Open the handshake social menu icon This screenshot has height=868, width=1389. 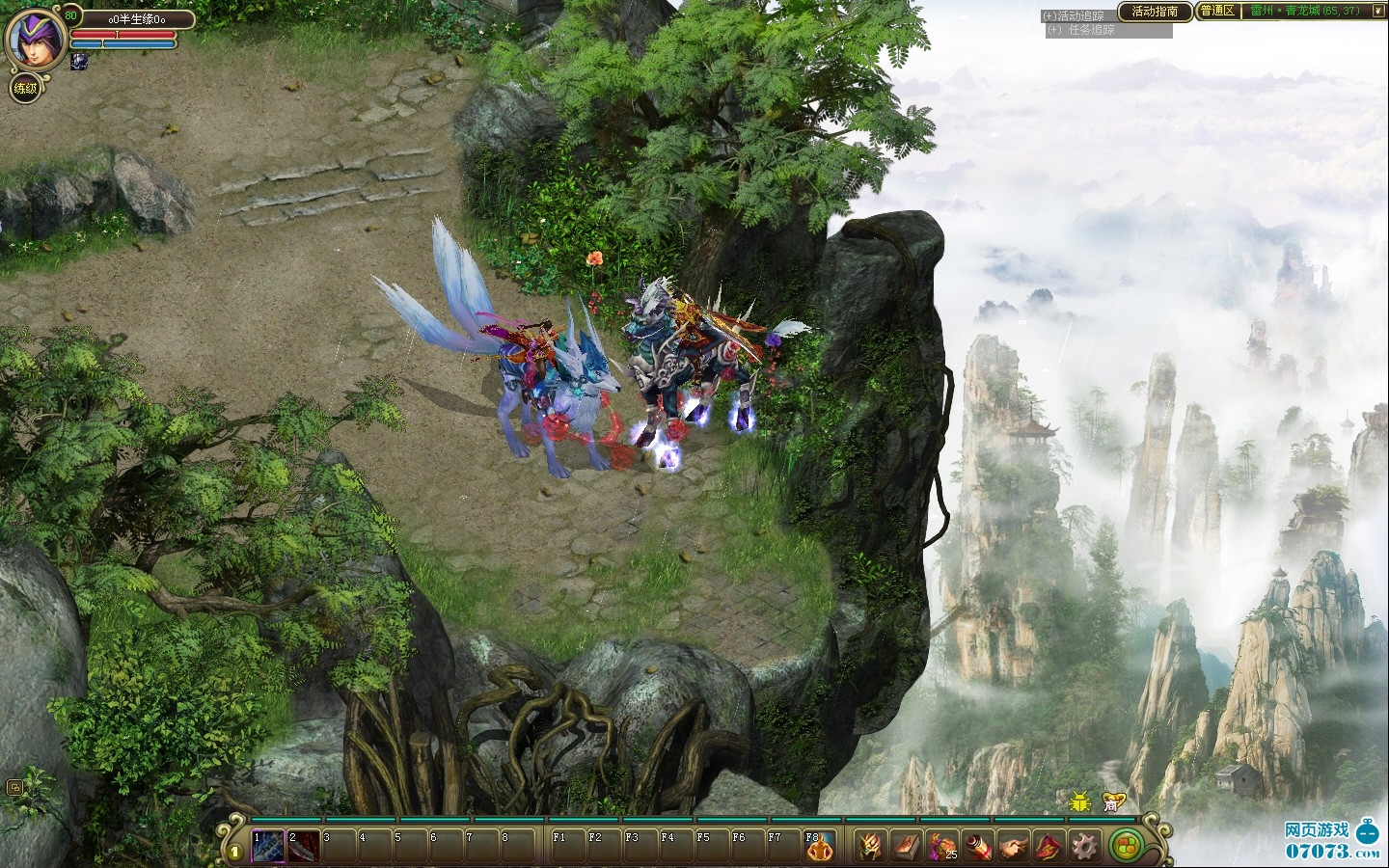1014,846
